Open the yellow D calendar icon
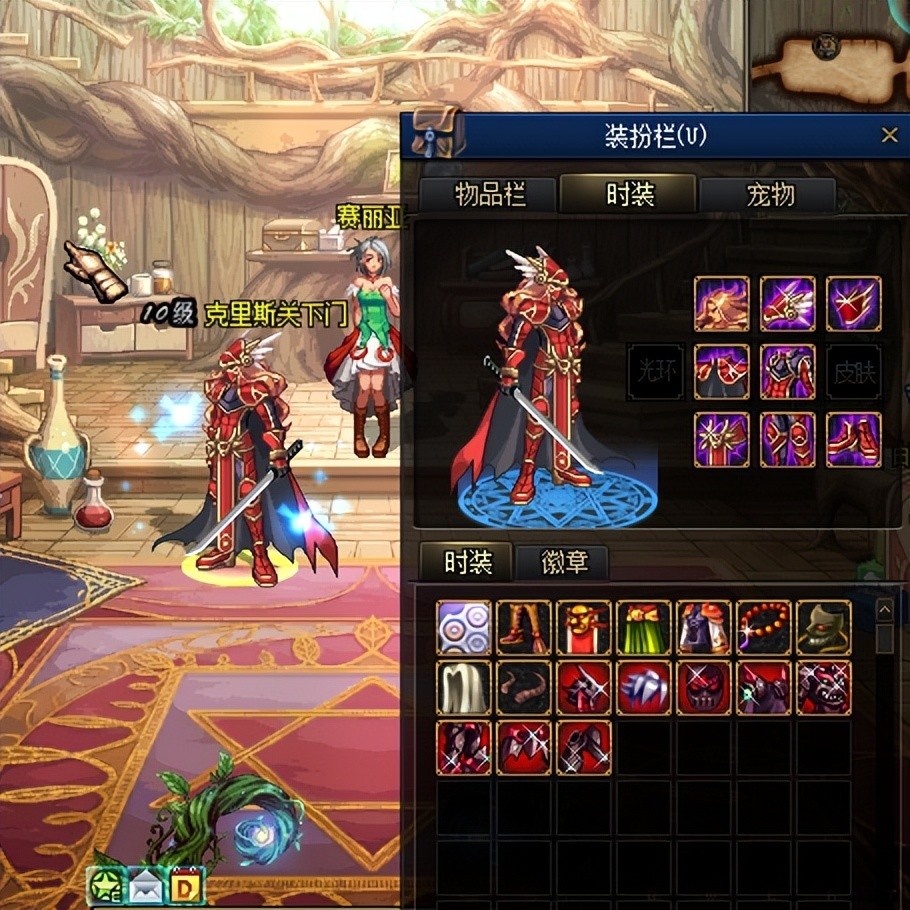Screen dimensions: 910x910 pyautogui.click(x=186, y=887)
